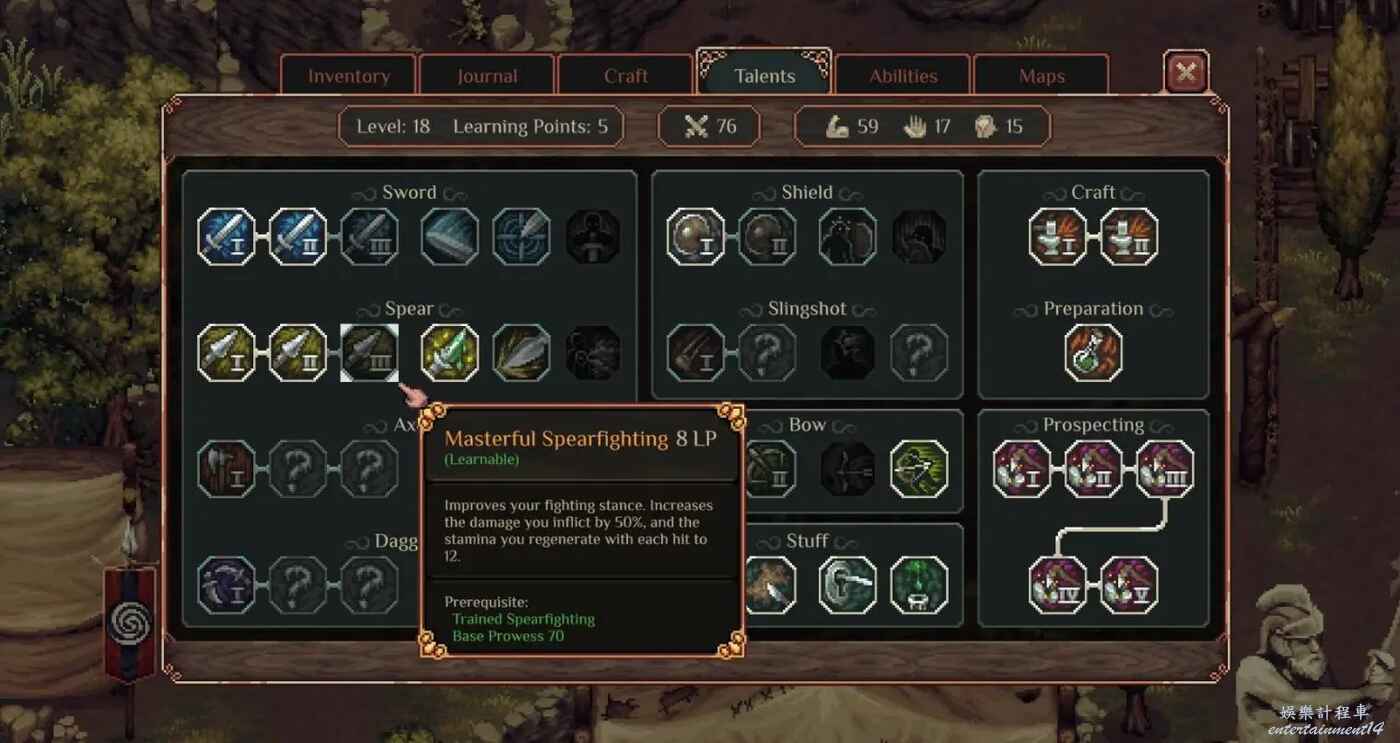Viewport: 1400px width, 743px height.
Task: Select the Sword I talent icon
Action: click(x=226, y=237)
